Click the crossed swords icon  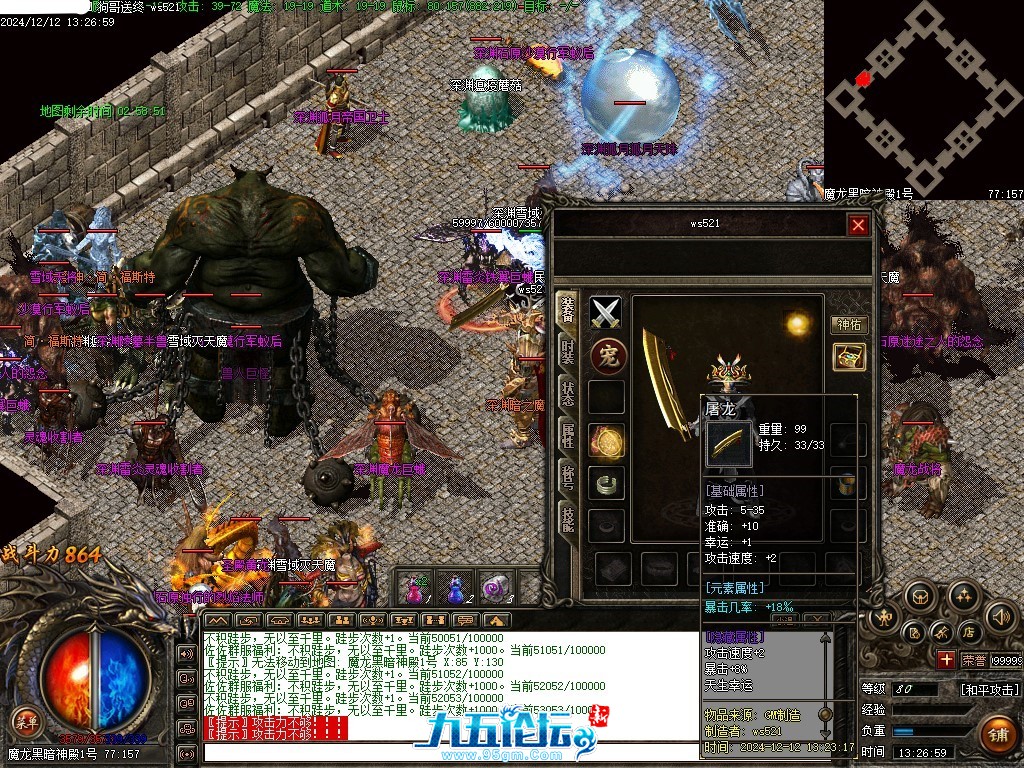(606, 313)
